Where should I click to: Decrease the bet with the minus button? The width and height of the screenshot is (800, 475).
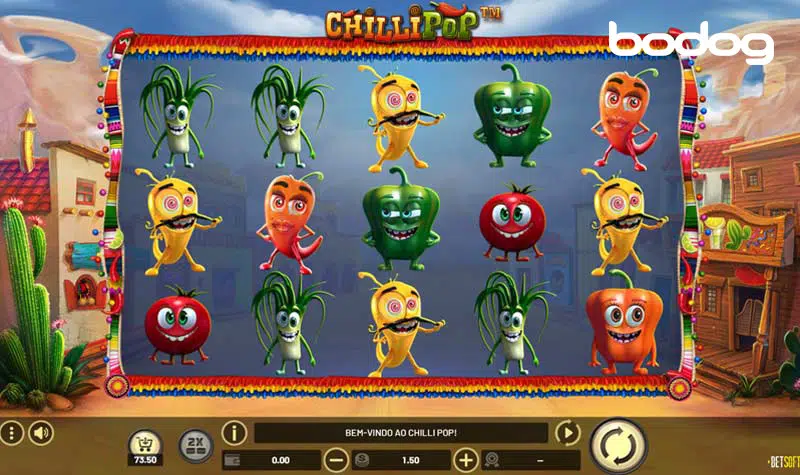coord(337,460)
